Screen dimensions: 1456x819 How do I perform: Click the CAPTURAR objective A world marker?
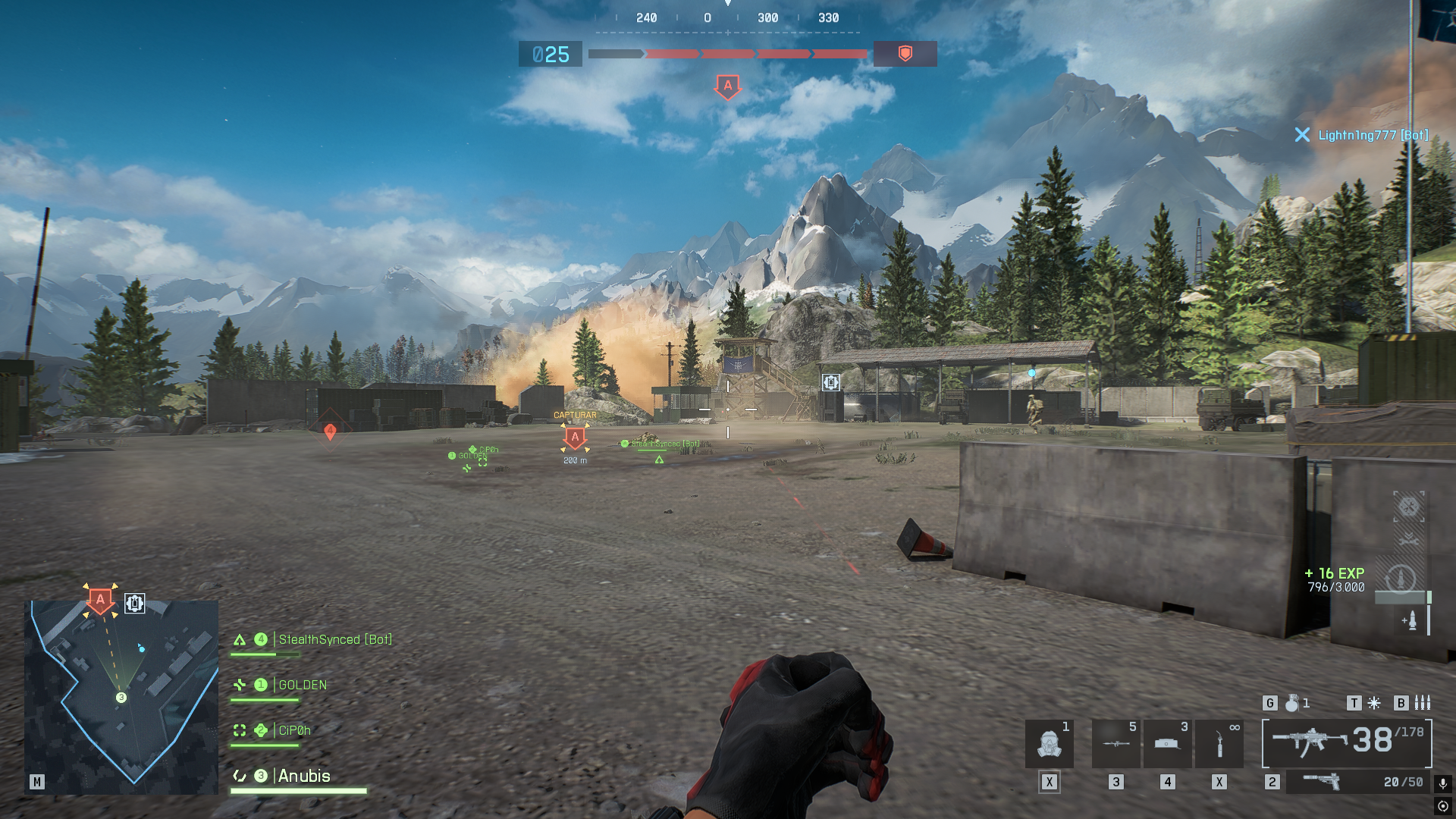coord(575,438)
